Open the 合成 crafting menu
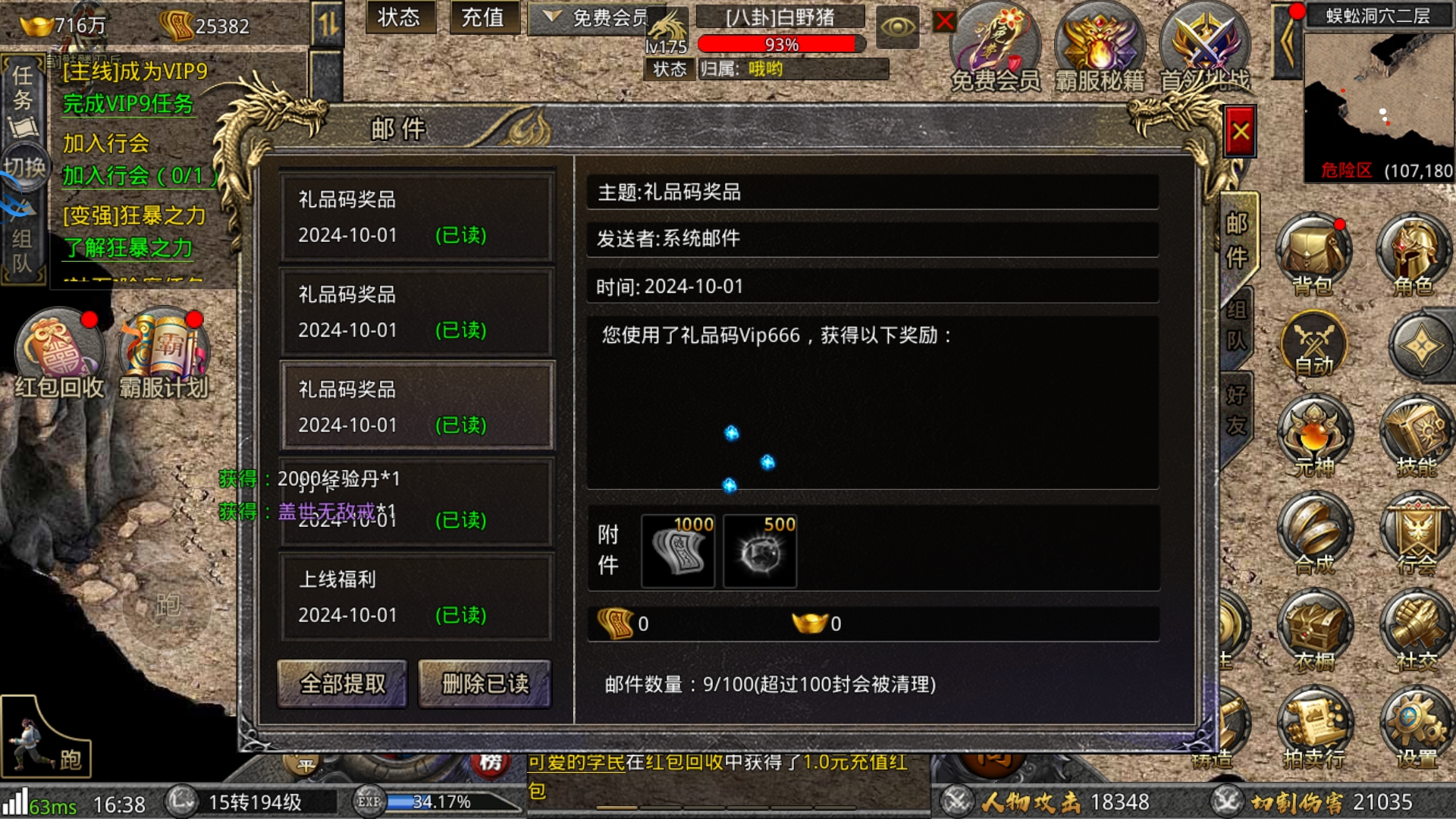The image size is (1456, 819). 1314,534
